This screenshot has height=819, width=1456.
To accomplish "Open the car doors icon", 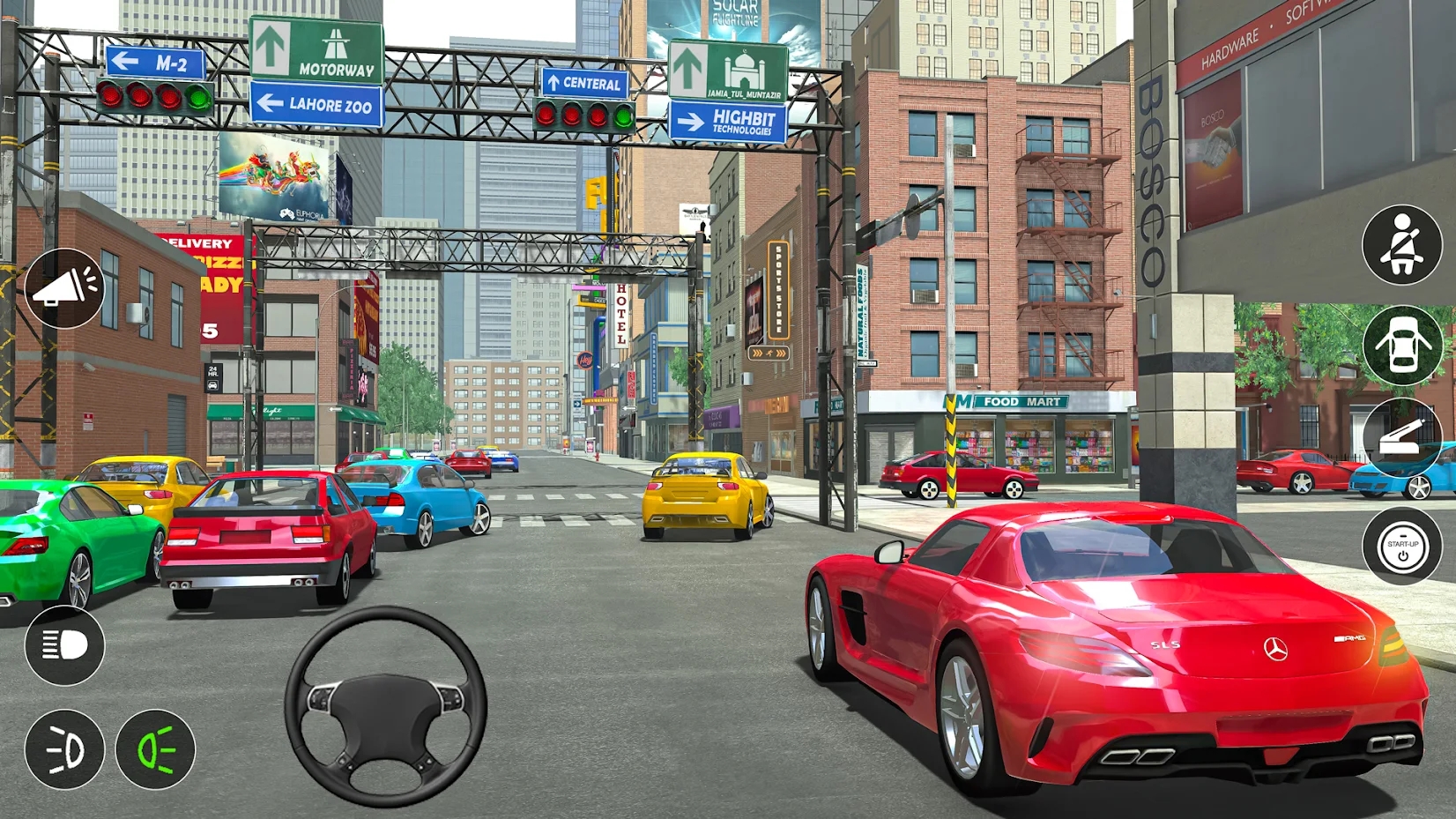I will 1404,345.
